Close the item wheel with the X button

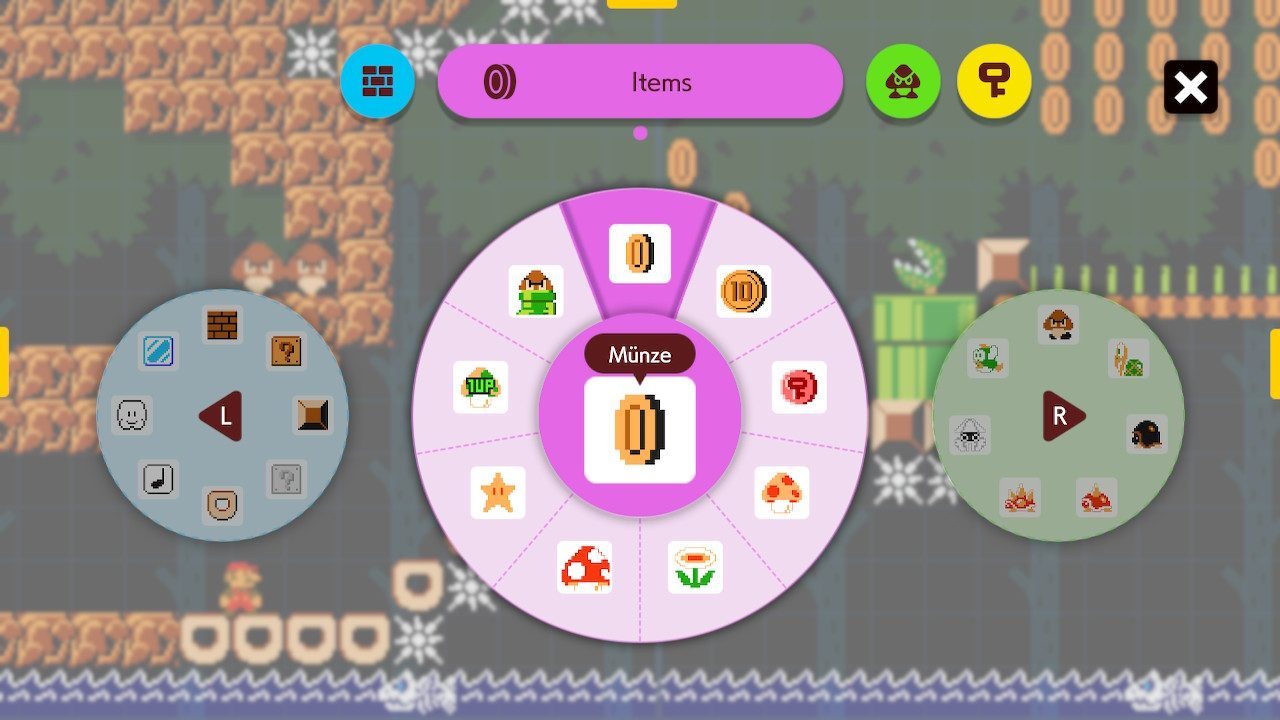pos(1190,87)
